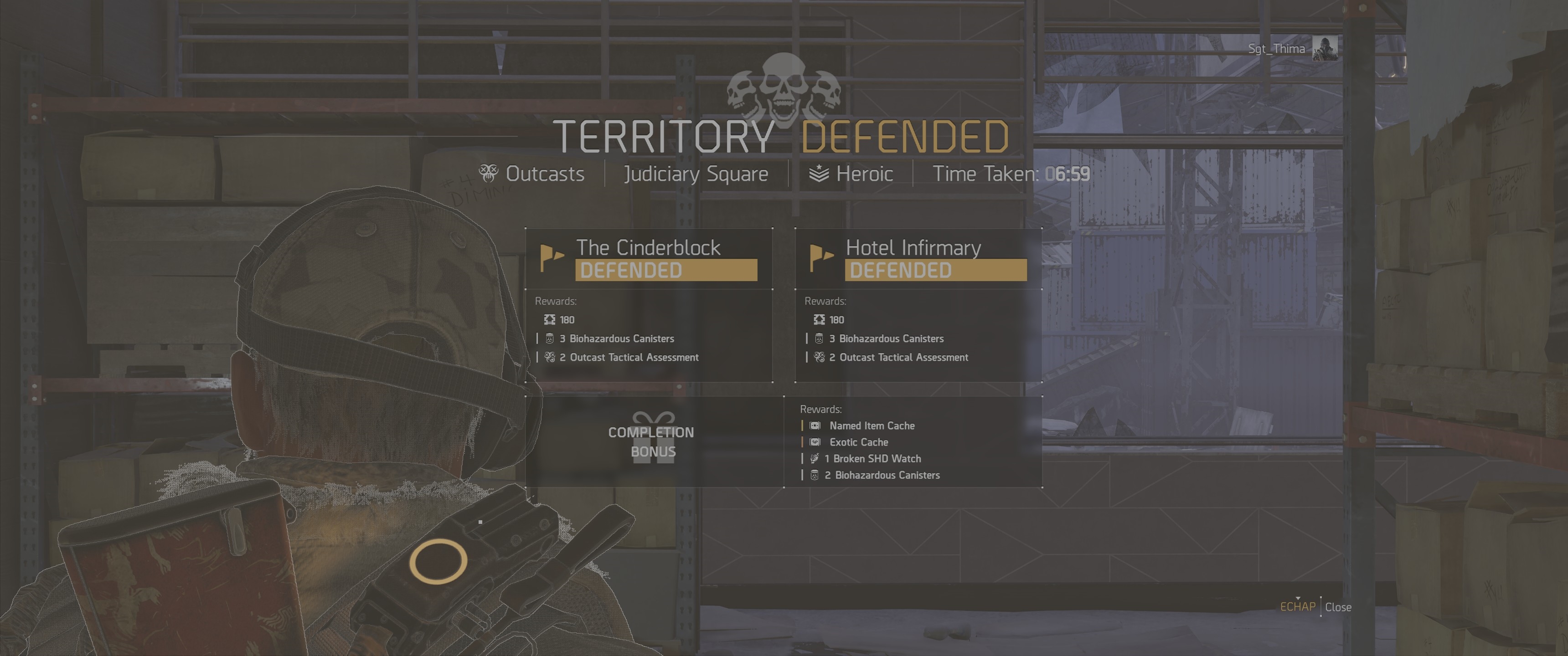
Task: Close the Territory Defended summary
Action: (1337, 607)
